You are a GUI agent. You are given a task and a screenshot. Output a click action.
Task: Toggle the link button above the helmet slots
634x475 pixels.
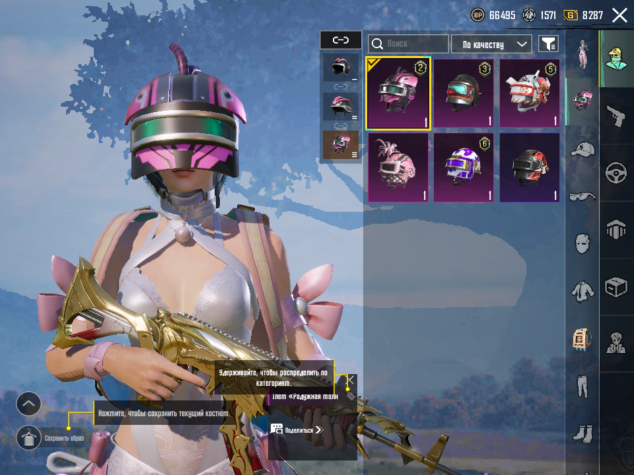click(x=340, y=40)
